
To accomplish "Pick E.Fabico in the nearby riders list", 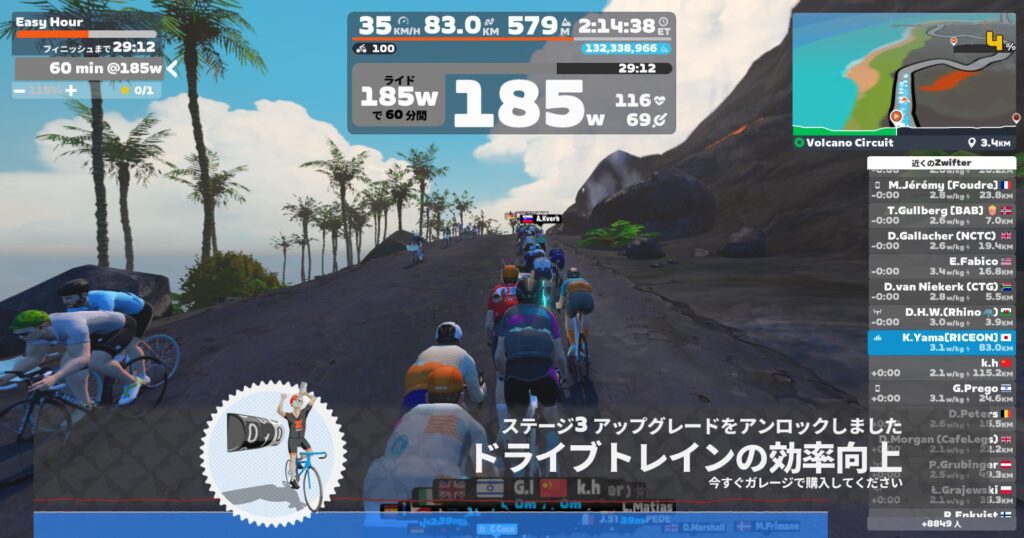I will coord(941,266).
